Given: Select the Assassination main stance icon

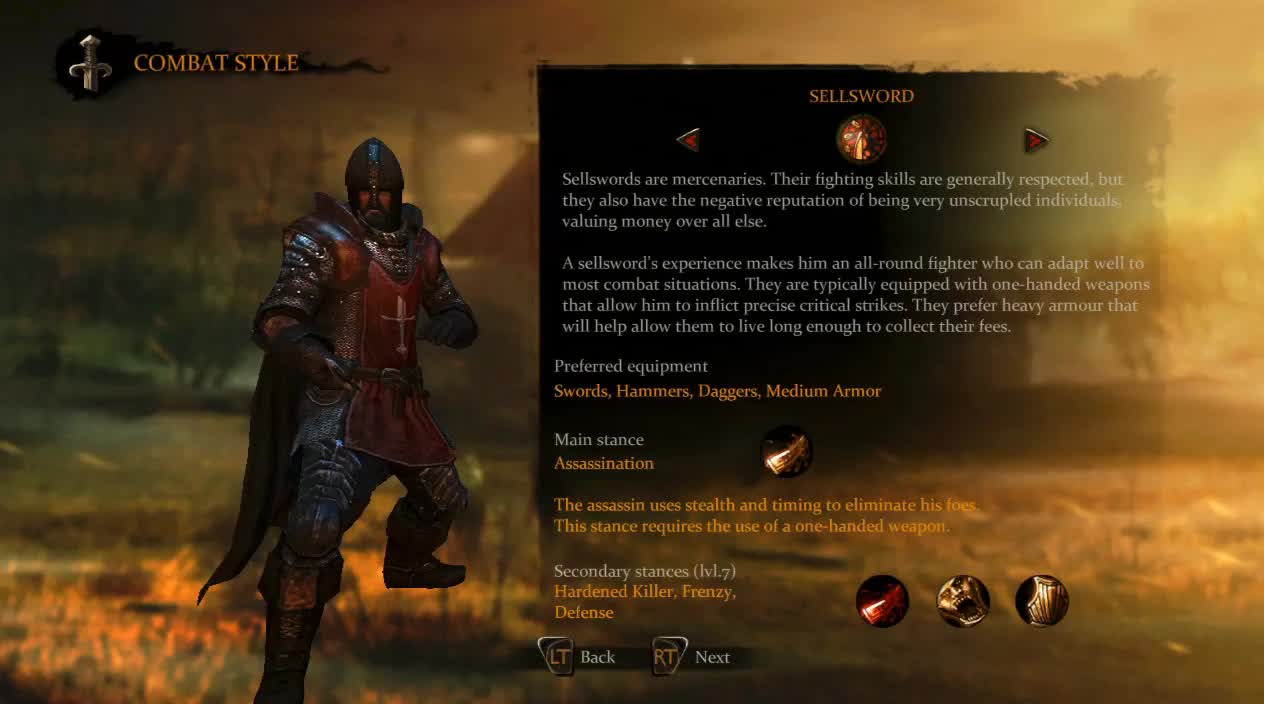Looking at the screenshot, I should pos(786,451).
